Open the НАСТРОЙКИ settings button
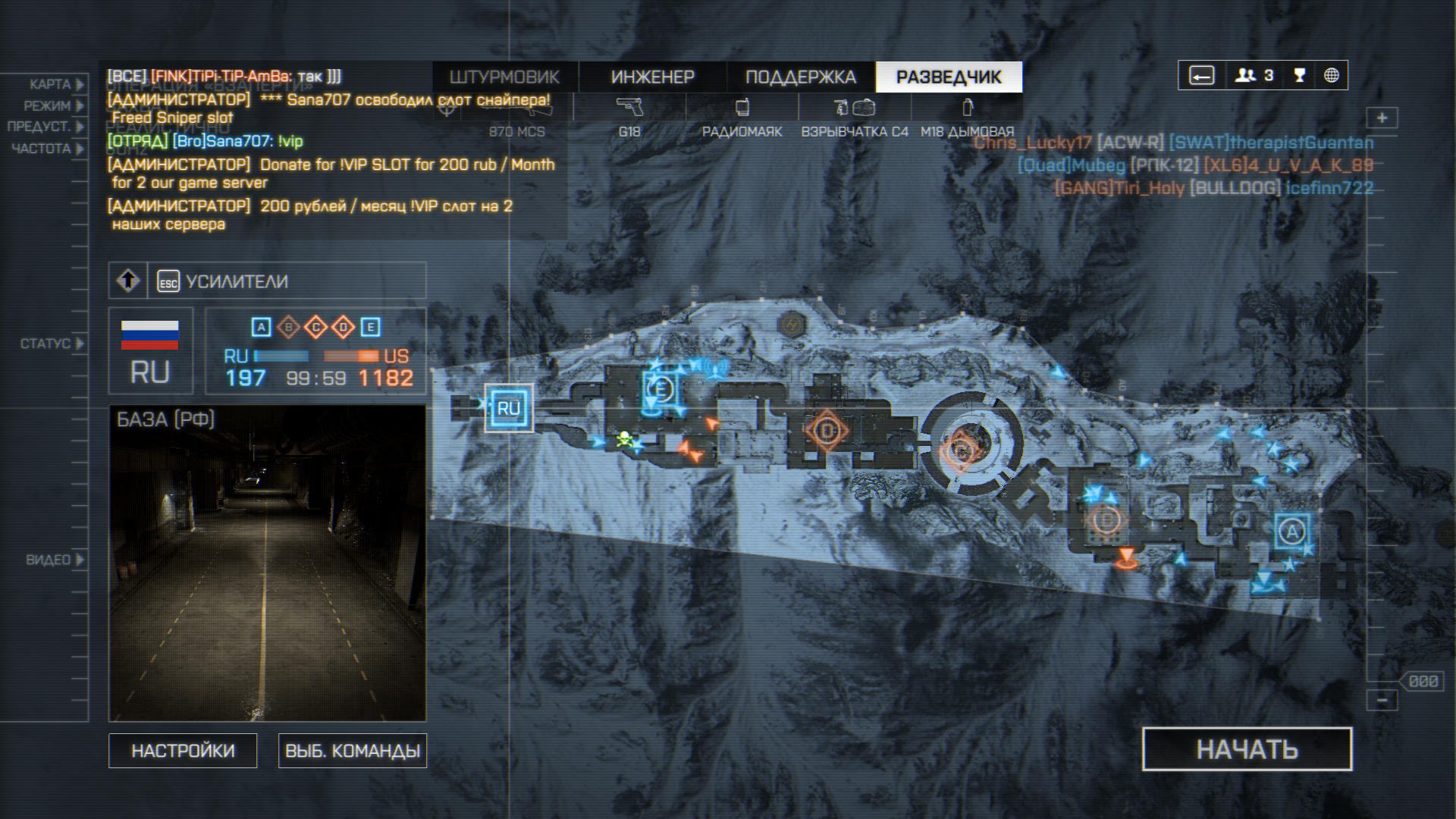 [183, 751]
